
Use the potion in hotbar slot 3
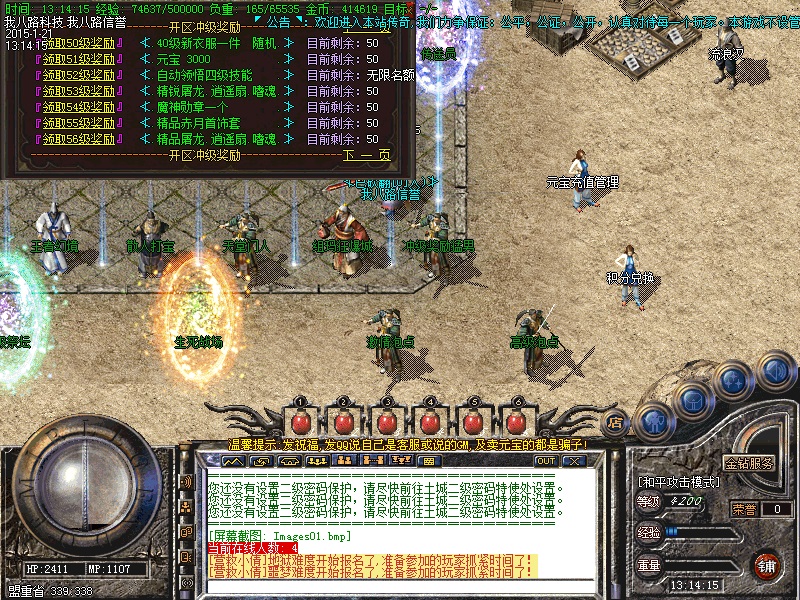tap(387, 420)
